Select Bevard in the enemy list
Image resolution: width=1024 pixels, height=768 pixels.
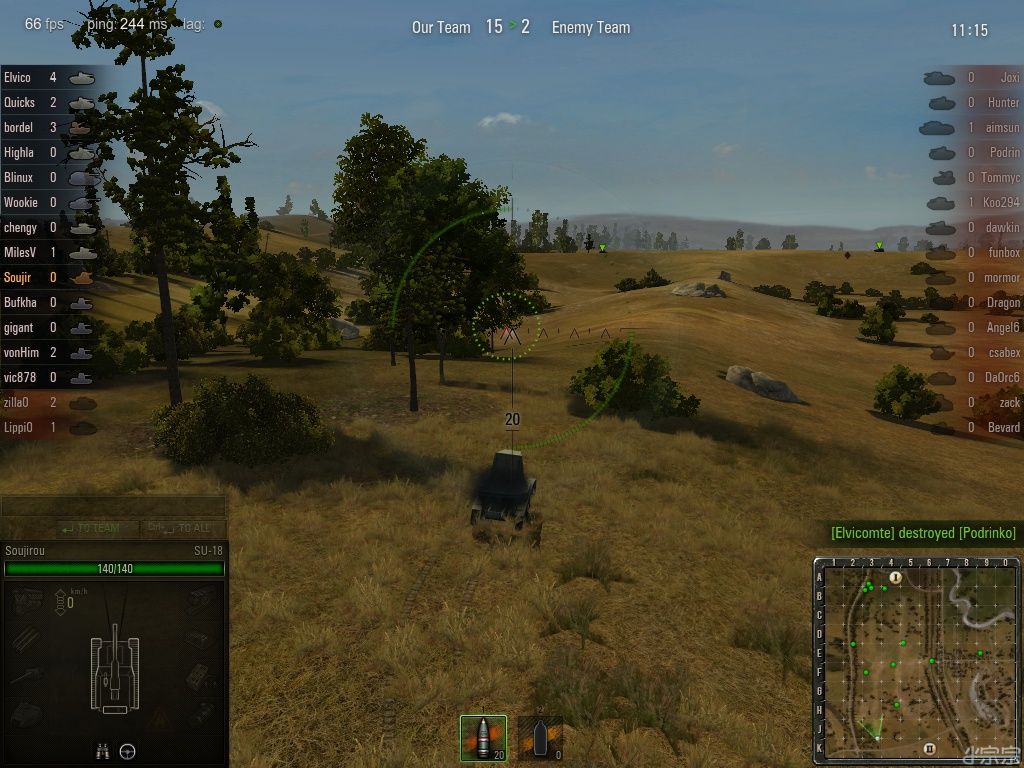pos(1003,427)
